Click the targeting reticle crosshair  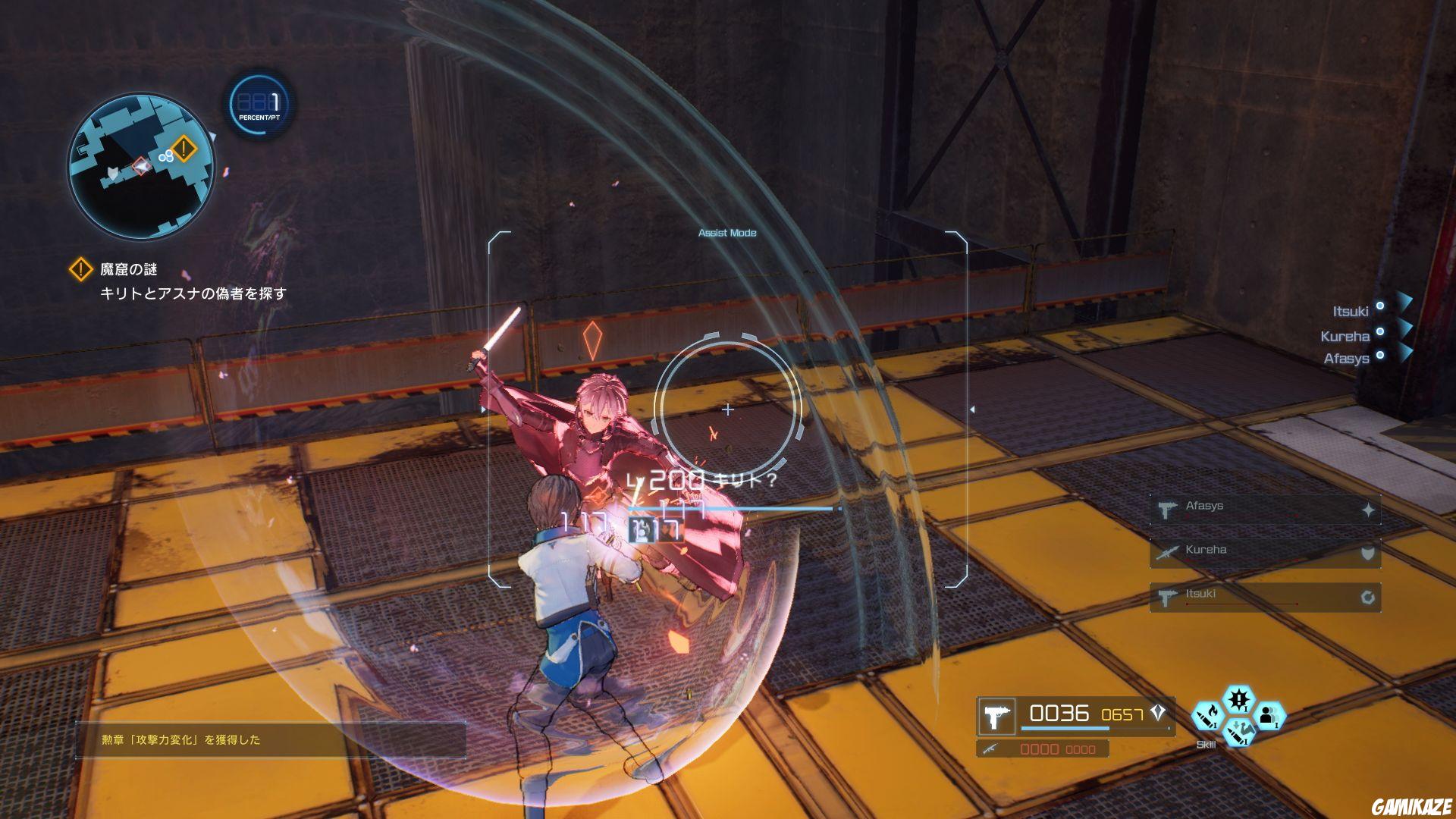coord(728,409)
